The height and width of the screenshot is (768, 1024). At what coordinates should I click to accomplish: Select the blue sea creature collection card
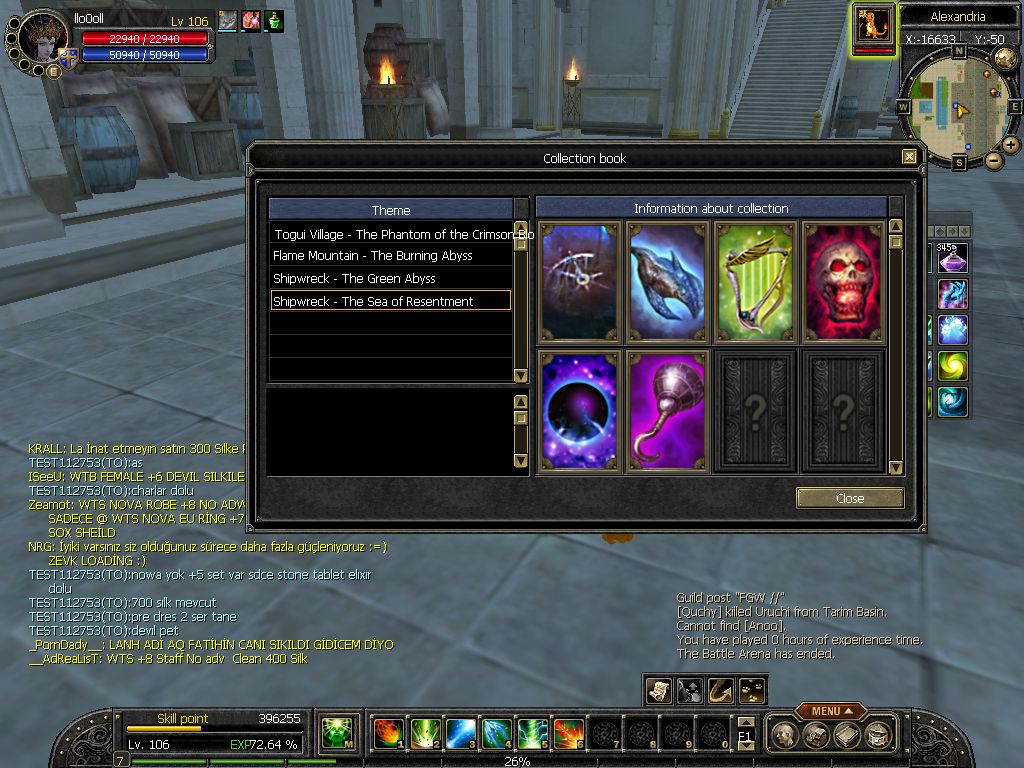click(x=667, y=282)
